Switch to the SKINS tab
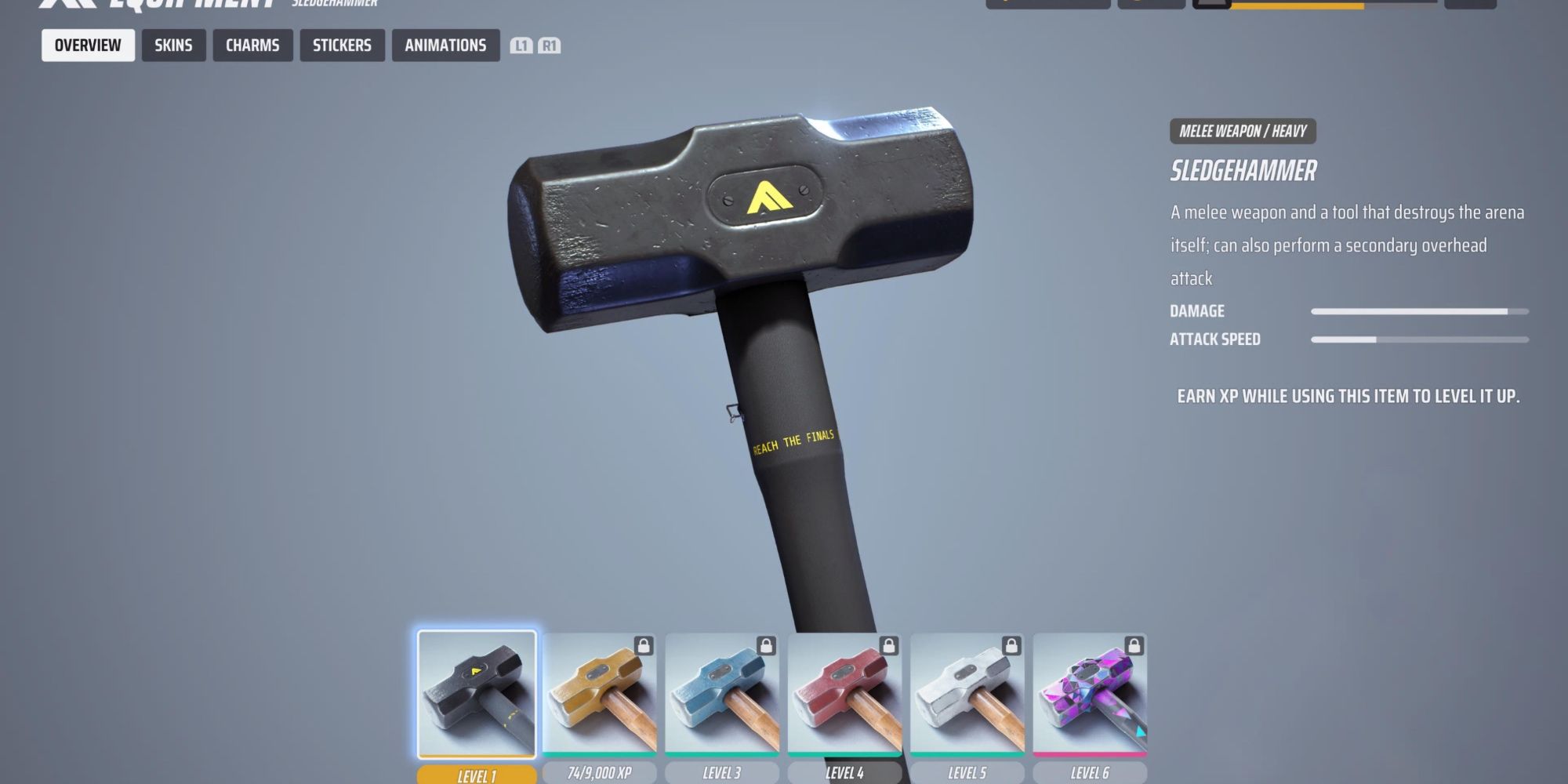 [174, 45]
